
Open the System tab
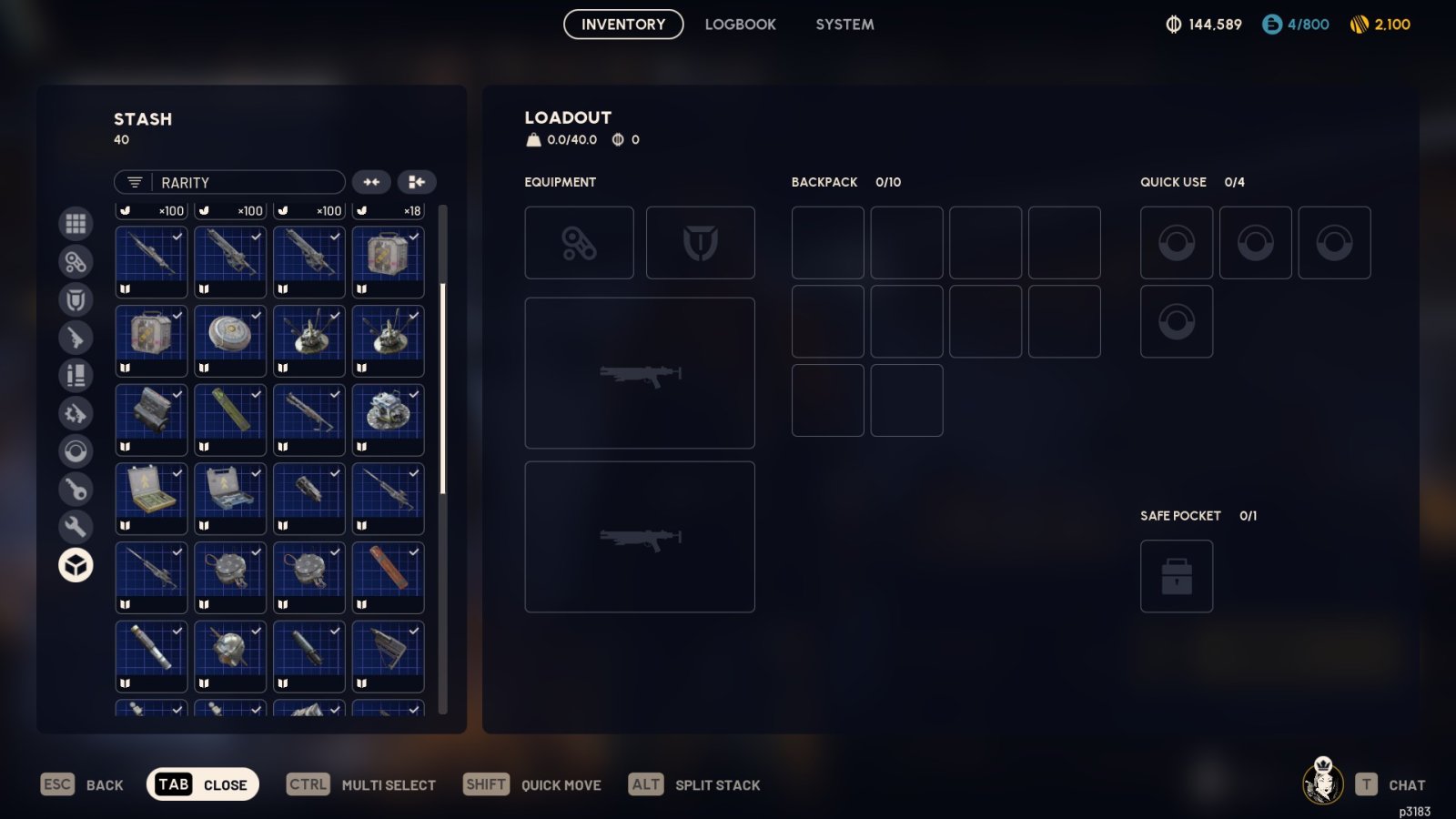[844, 25]
